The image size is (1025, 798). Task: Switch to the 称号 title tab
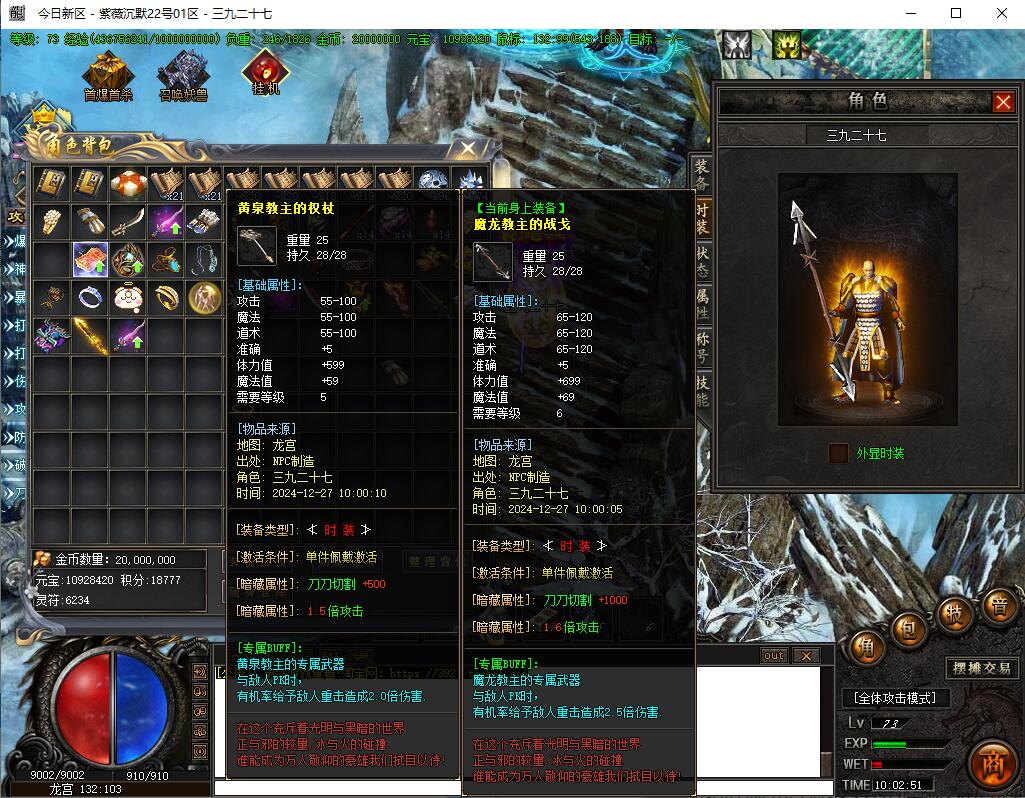pyautogui.click(x=703, y=348)
